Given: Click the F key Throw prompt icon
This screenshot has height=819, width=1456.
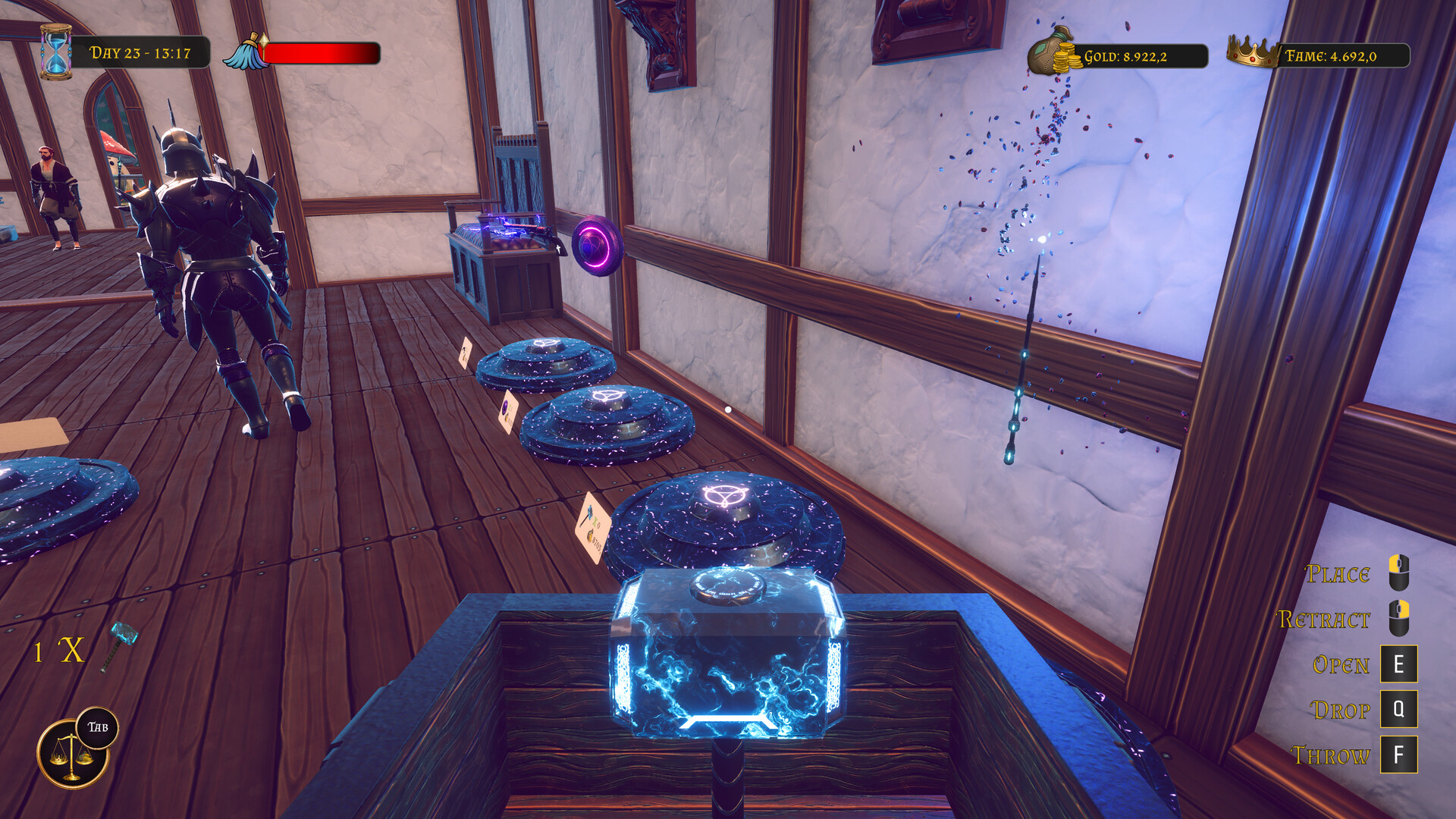Looking at the screenshot, I should coord(1399,755).
